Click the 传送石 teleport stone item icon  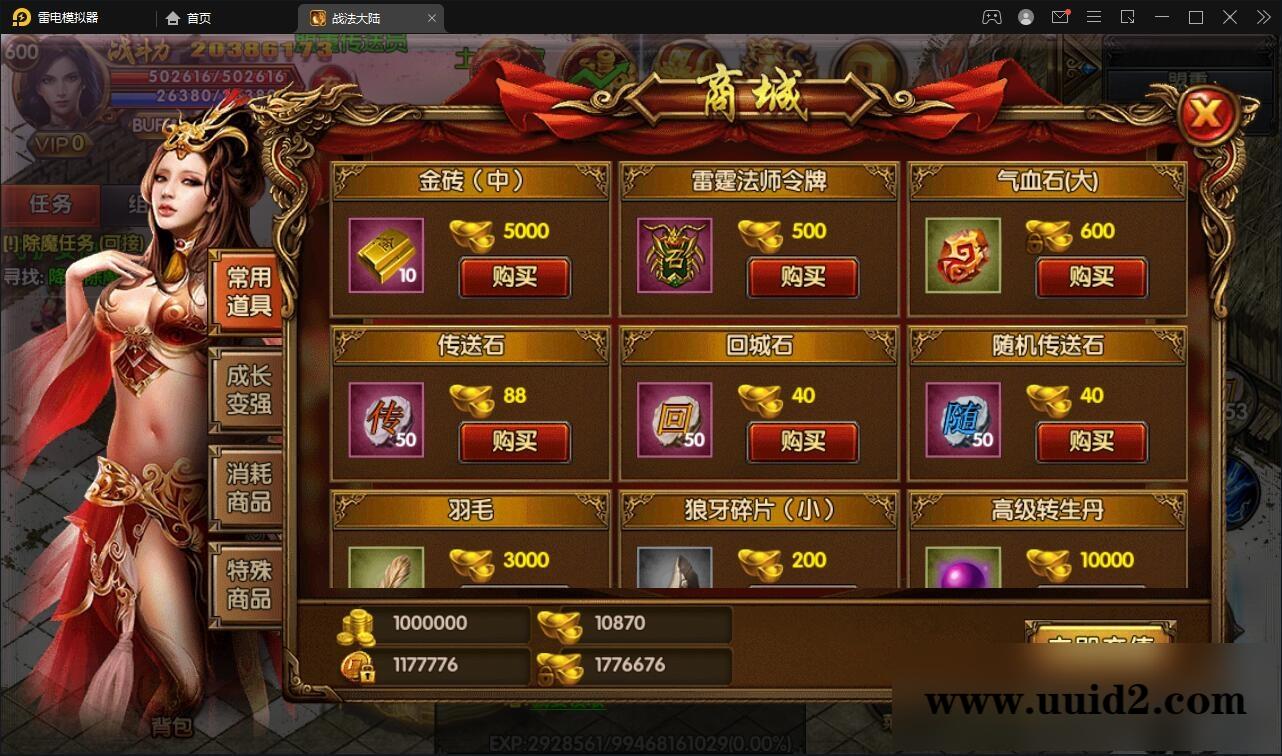pos(385,421)
